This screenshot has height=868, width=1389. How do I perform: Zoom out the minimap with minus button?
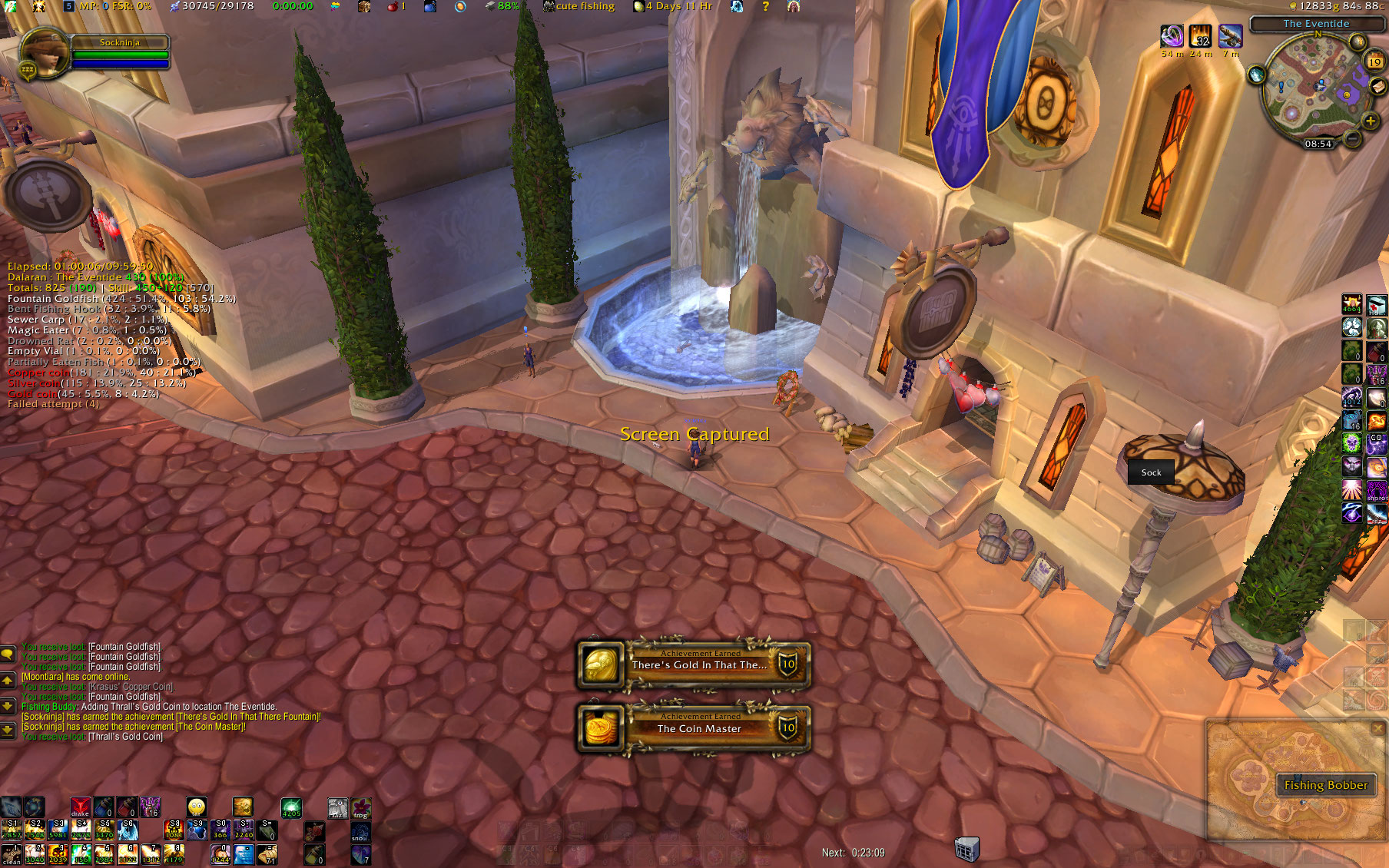1352,139
